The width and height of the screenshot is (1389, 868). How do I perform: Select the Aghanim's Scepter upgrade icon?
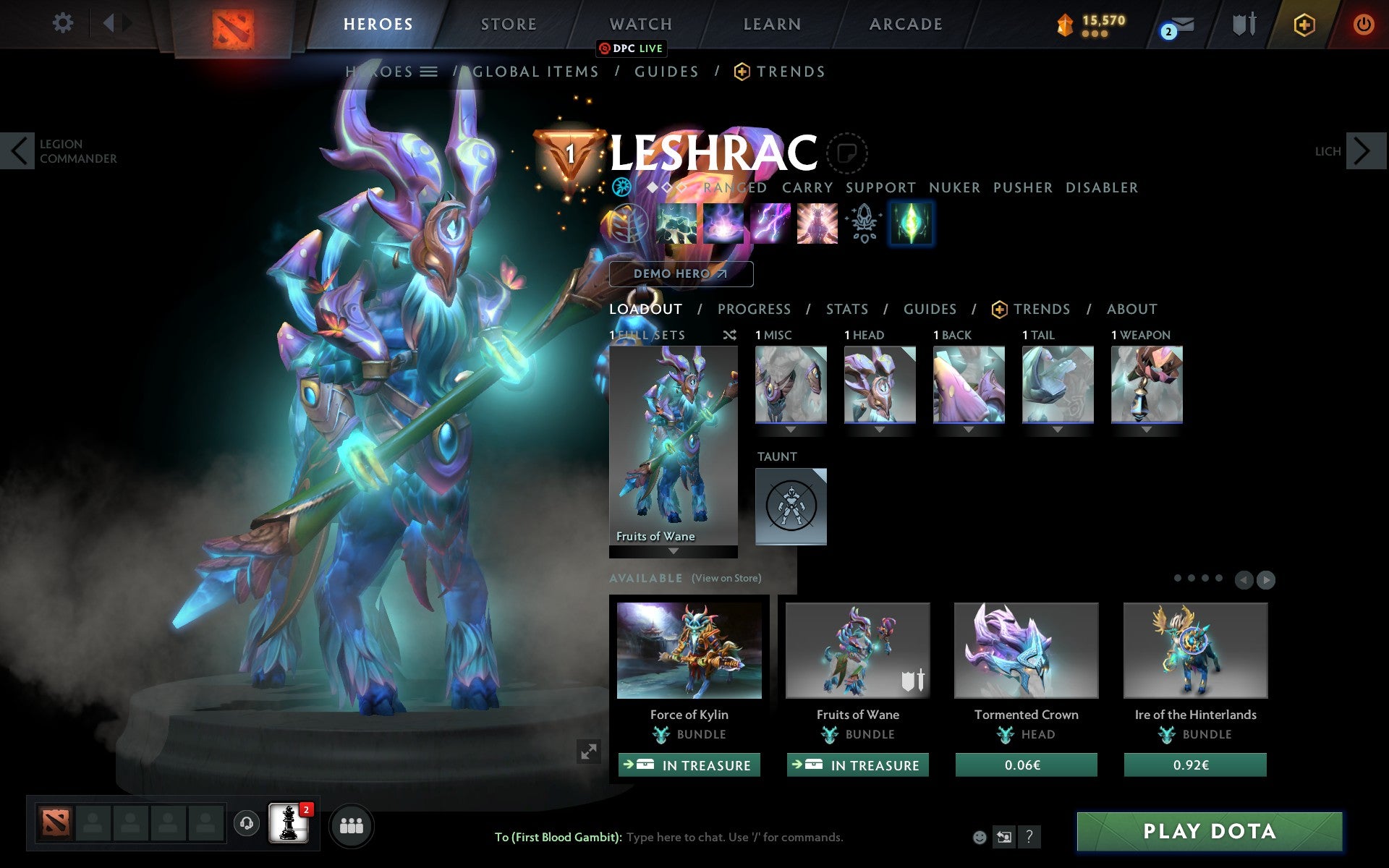(864, 224)
